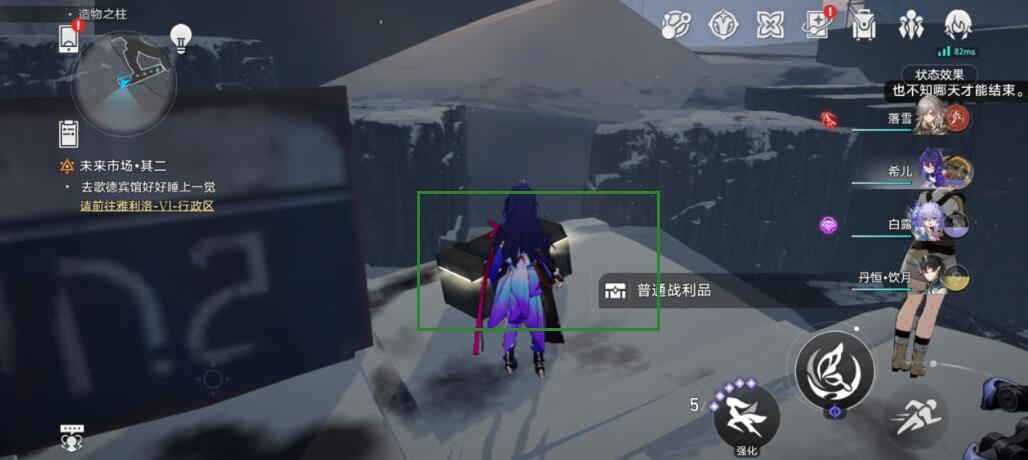Open the character head icon
Viewport: 1028px width, 460px height.
coord(958,25)
